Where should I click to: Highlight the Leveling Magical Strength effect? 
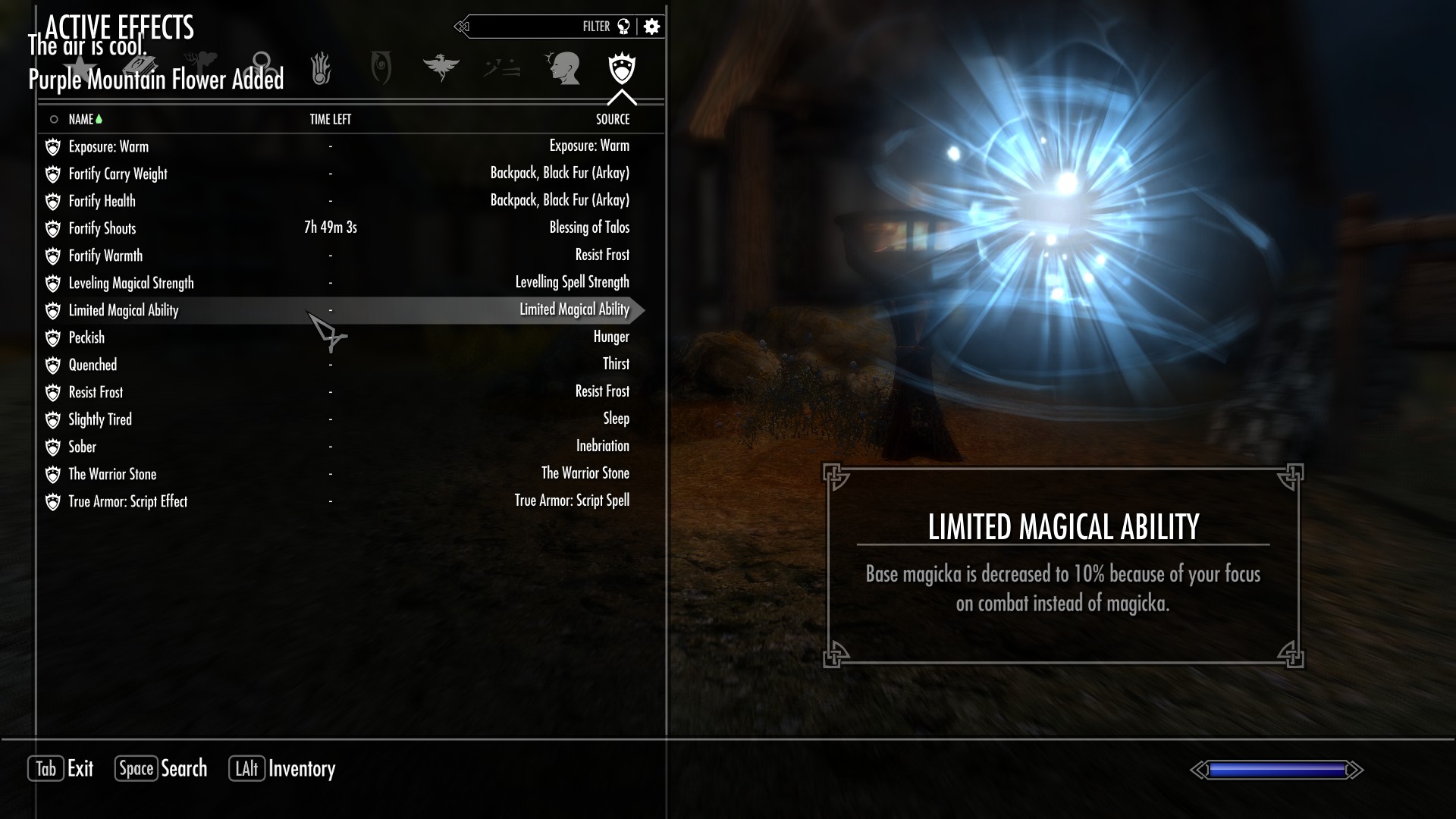pyautogui.click(x=131, y=283)
